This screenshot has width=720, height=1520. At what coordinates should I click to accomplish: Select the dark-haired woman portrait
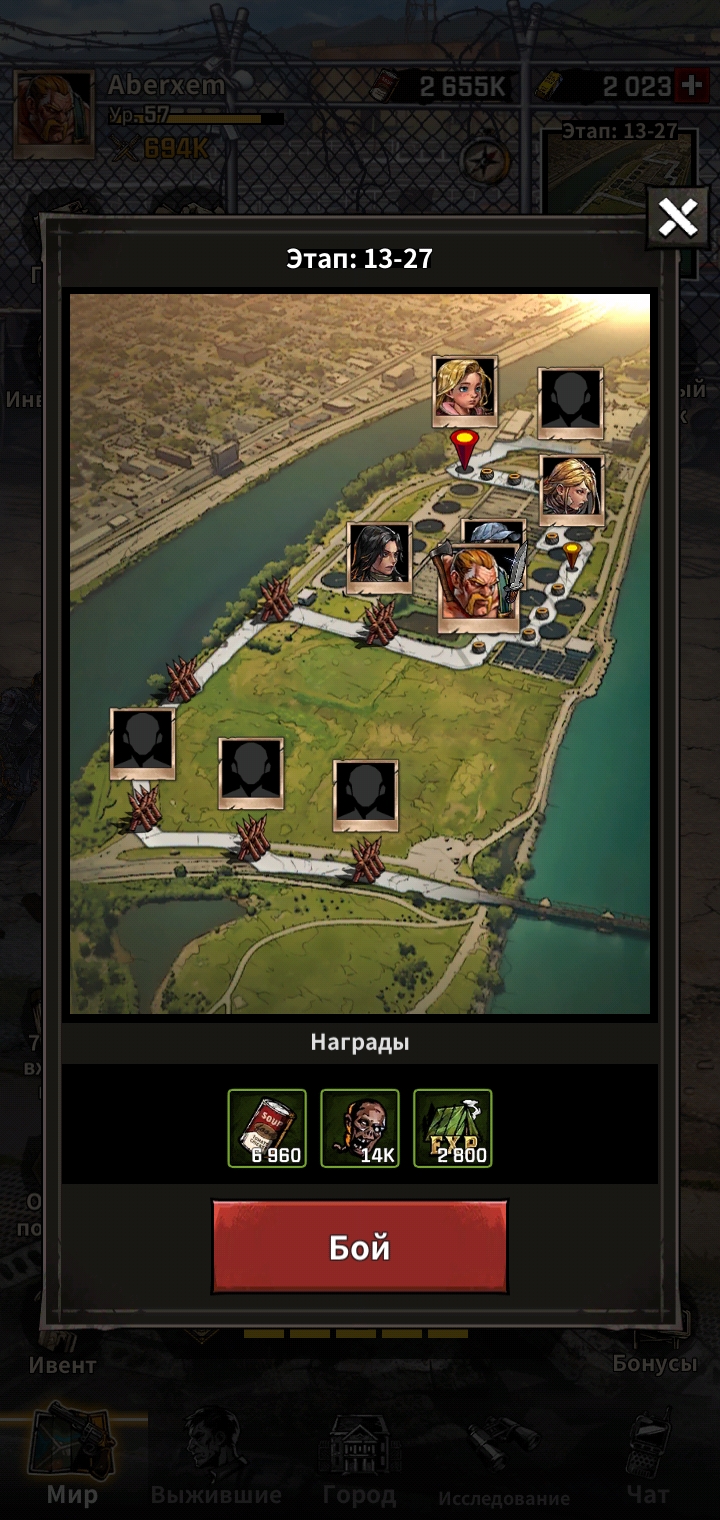point(379,555)
